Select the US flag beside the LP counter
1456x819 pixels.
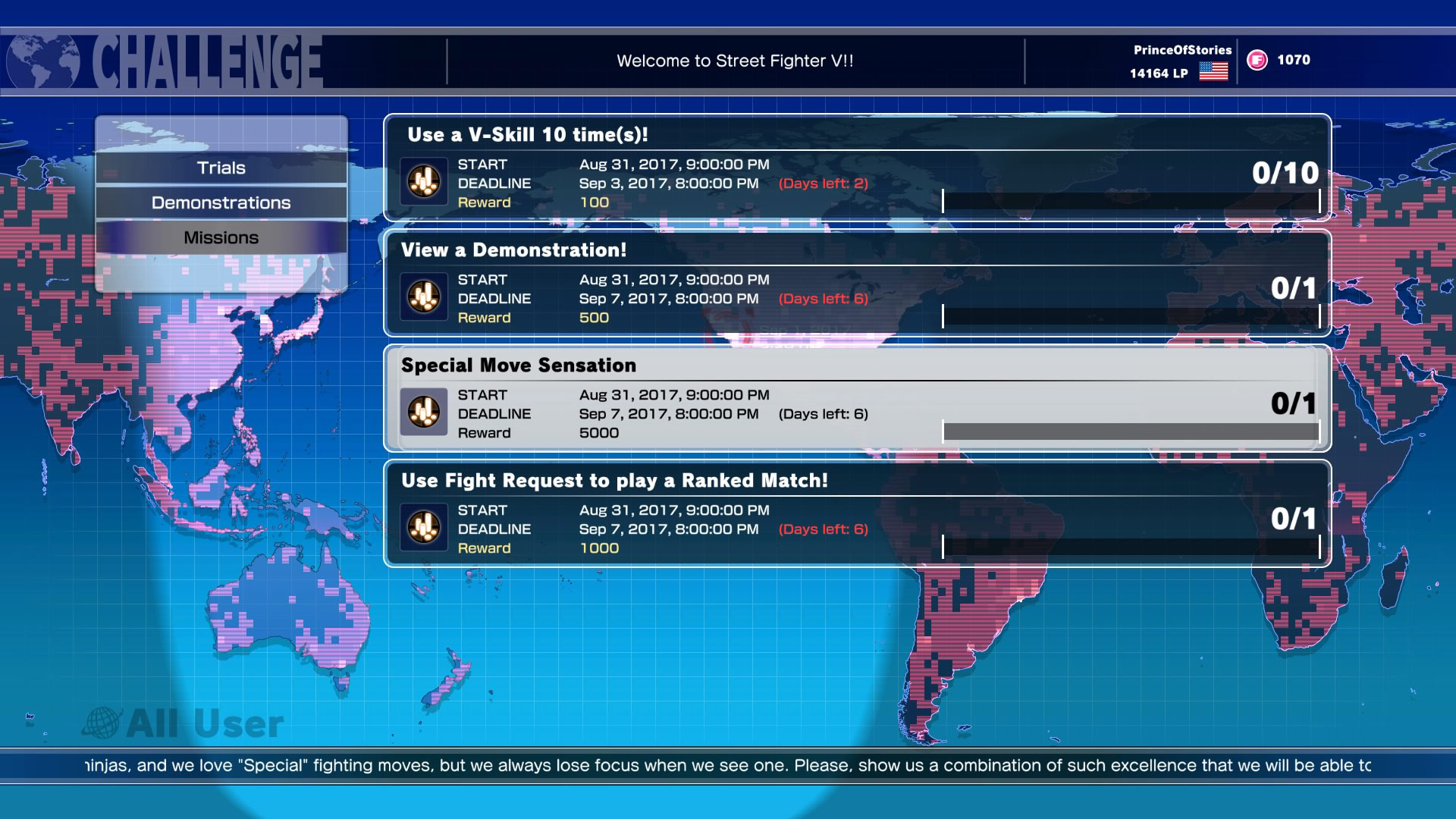[x=1213, y=73]
